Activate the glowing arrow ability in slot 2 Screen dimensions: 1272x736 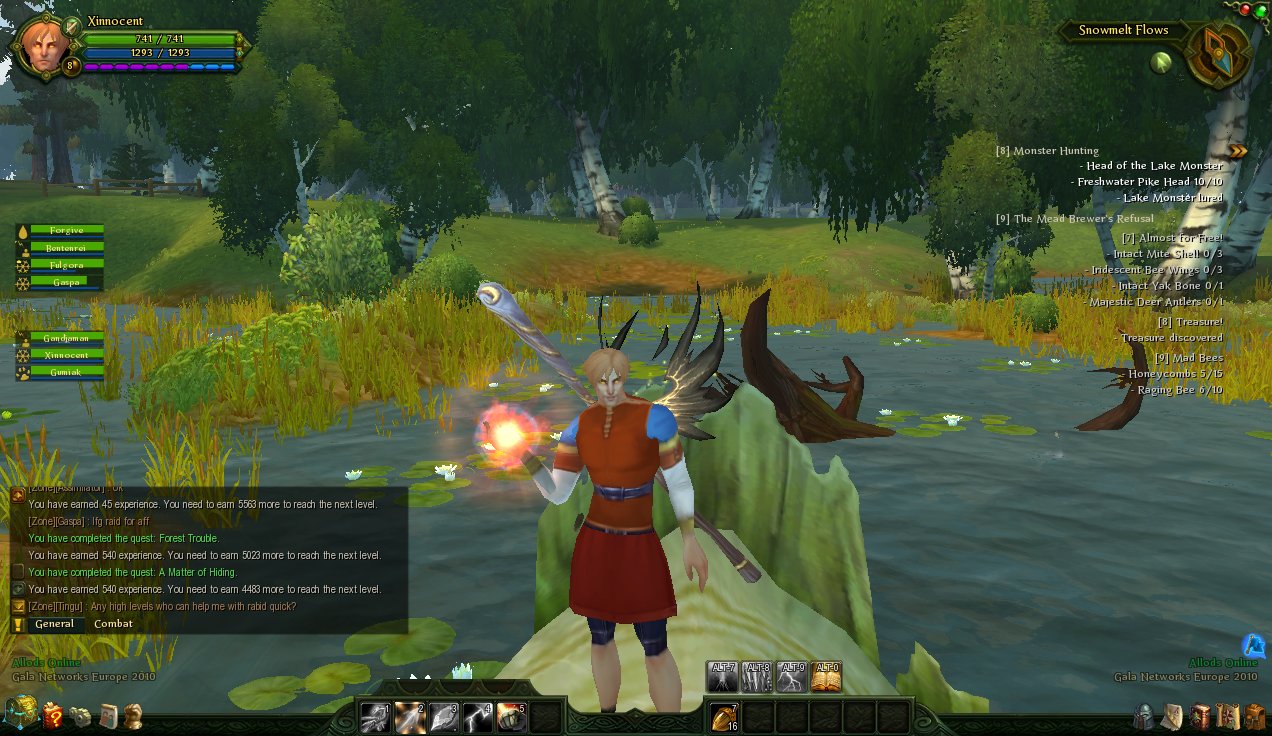[x=410, y=716]
